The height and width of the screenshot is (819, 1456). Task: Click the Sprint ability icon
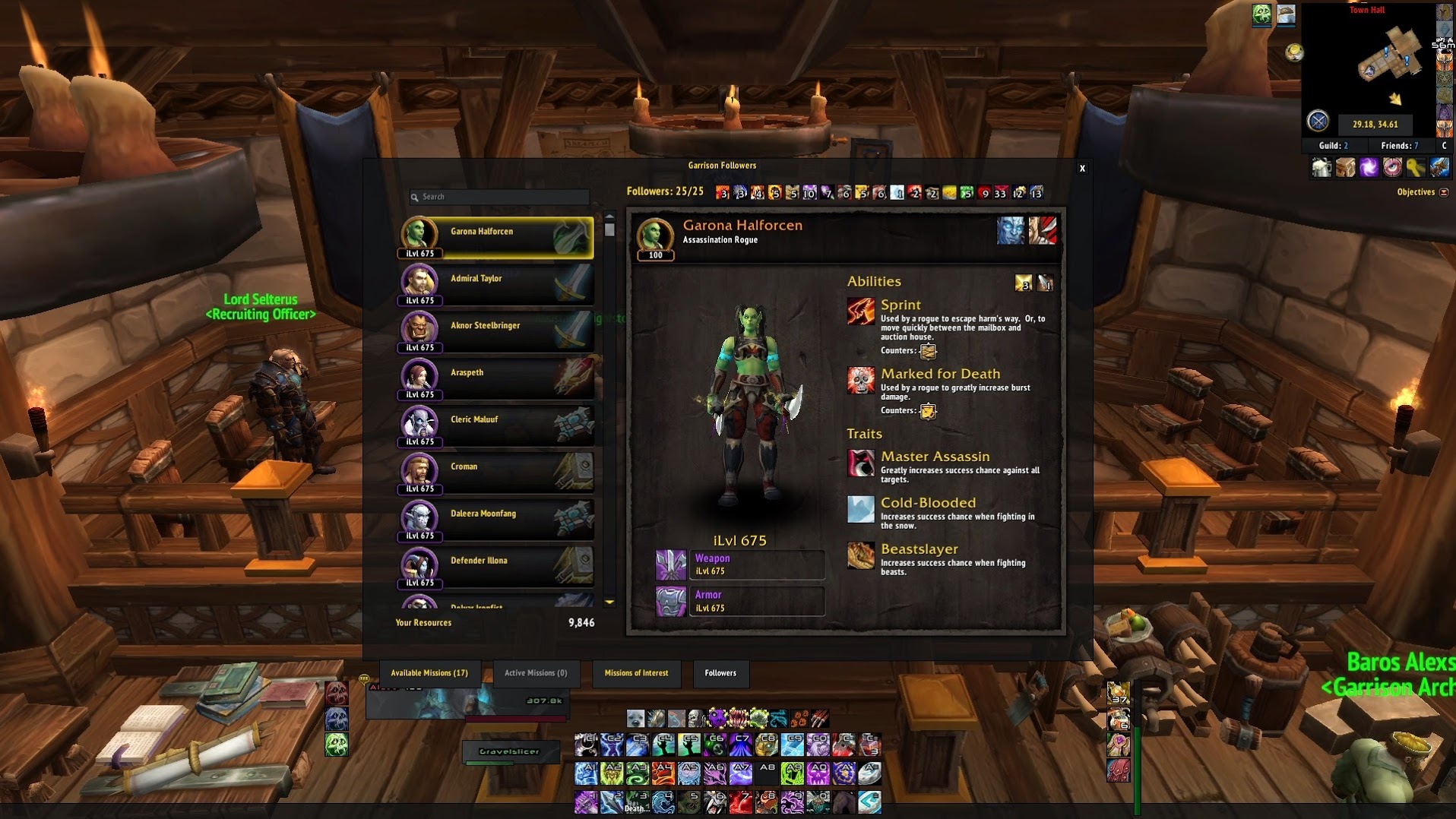tap(860, 311)
